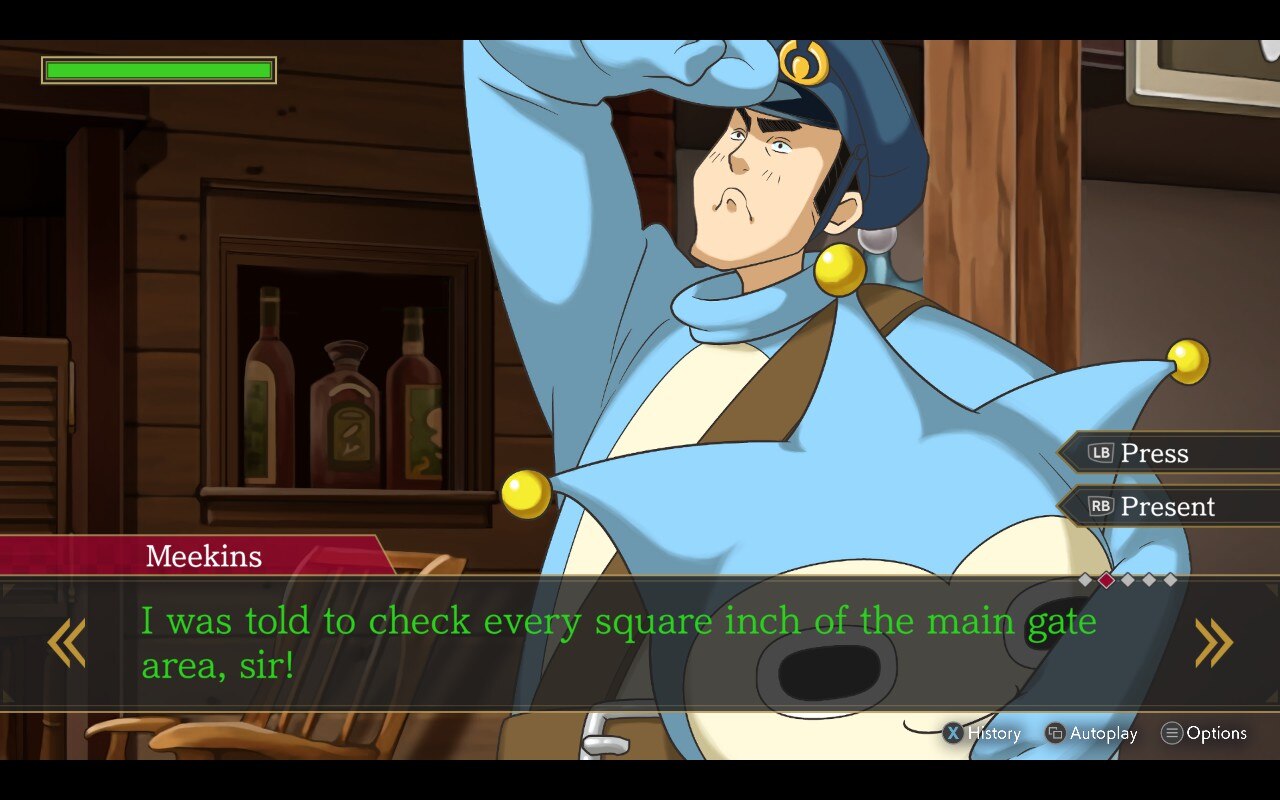
Task: Click the green health gauge
Action: [x=157, y=69]
